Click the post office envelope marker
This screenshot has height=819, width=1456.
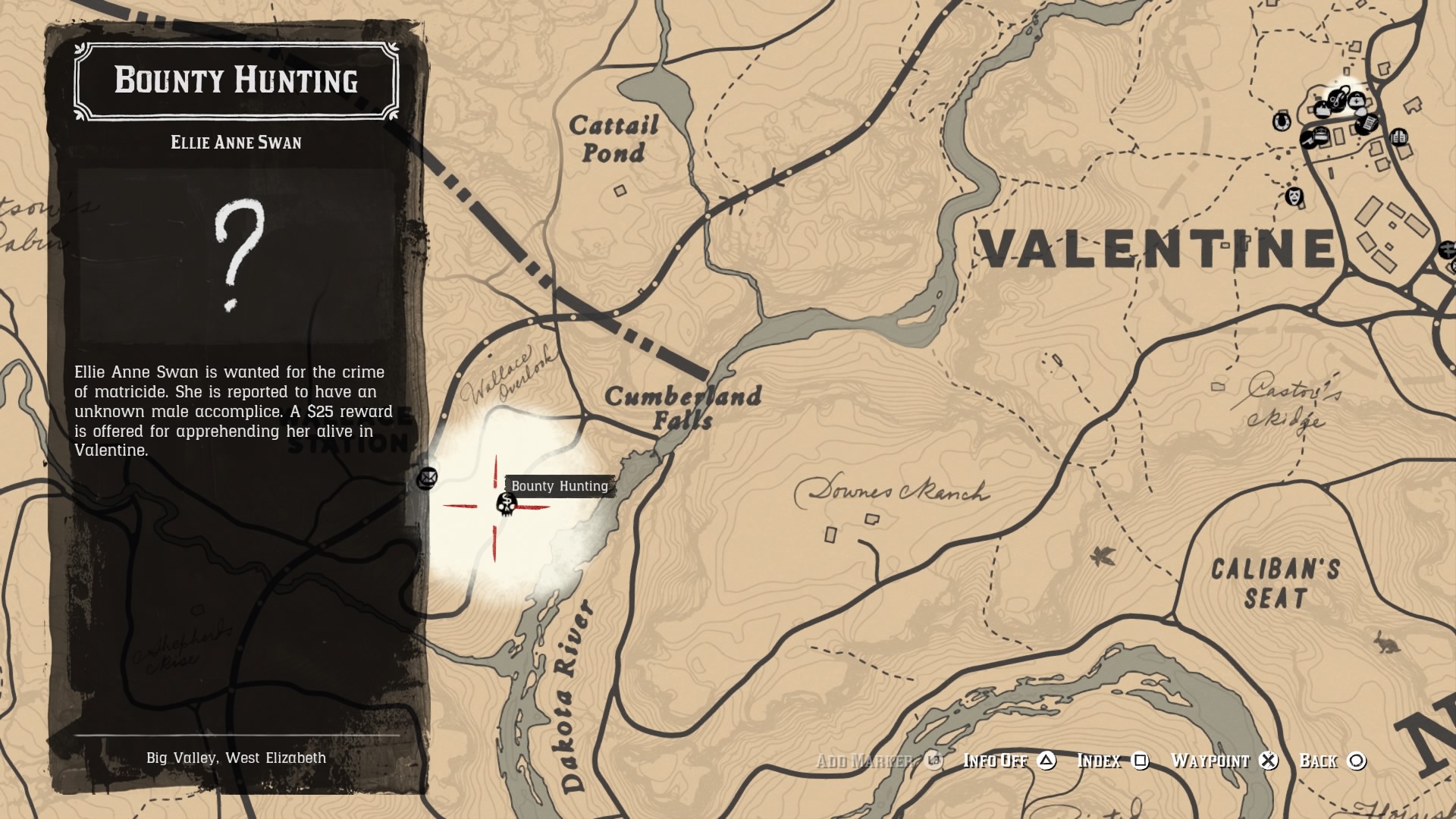pos(427,479)
